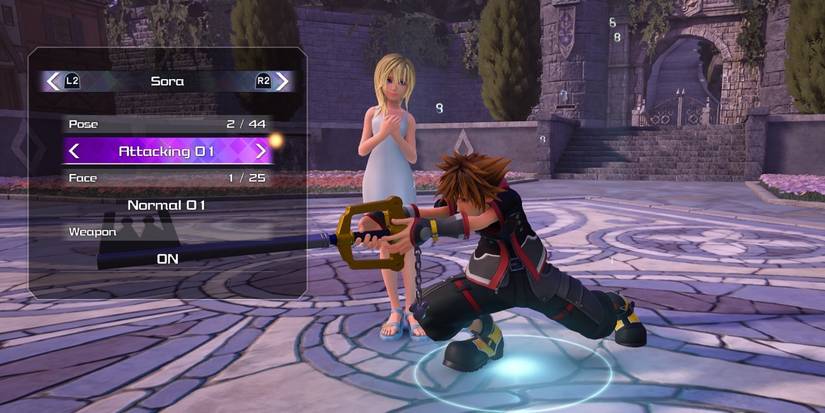This screenshot has width=825, height=413.
Task: Switch to next character with right chevron
Action: [283, 81]
